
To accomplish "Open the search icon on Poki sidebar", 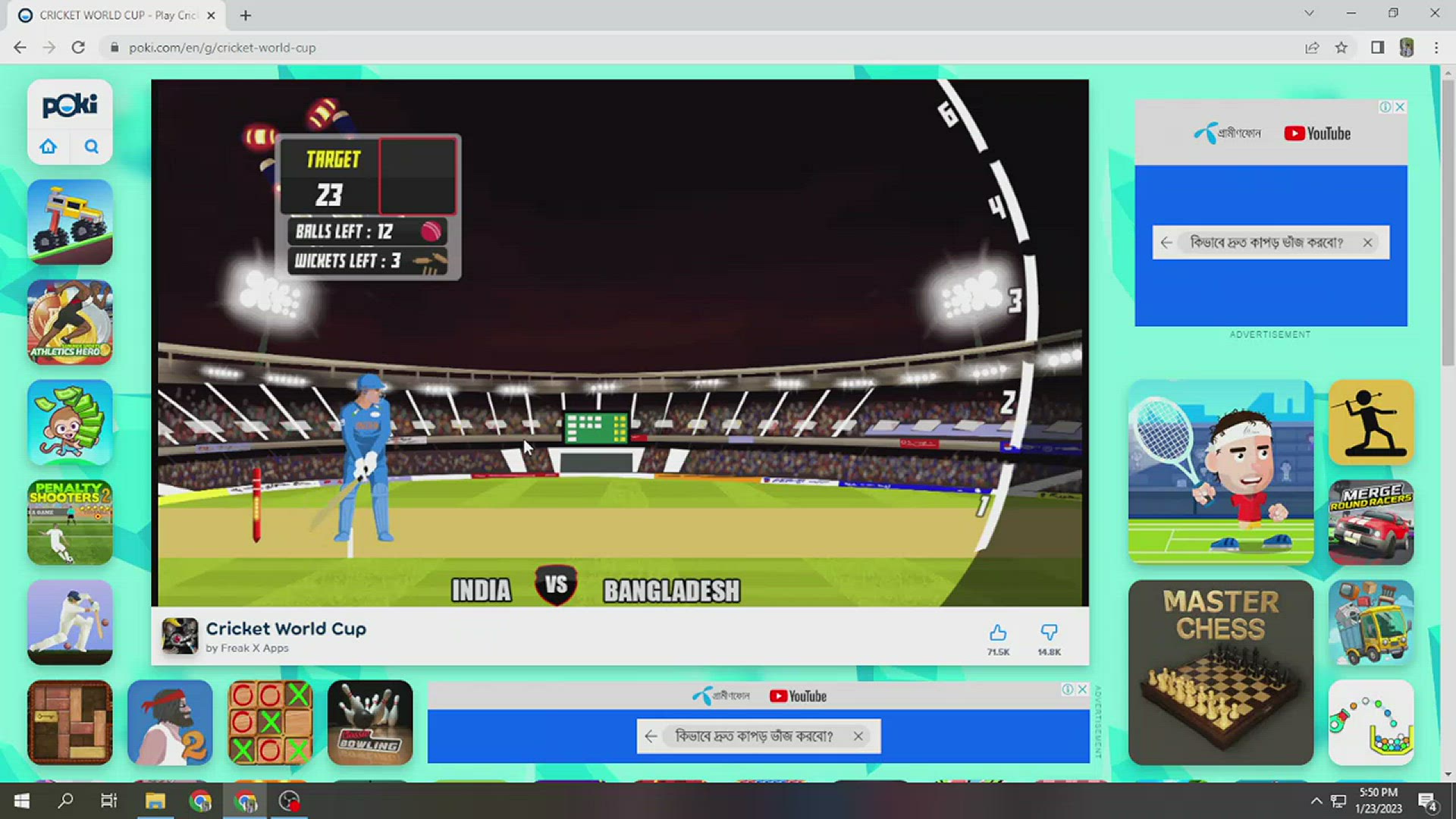I will 91,146.
